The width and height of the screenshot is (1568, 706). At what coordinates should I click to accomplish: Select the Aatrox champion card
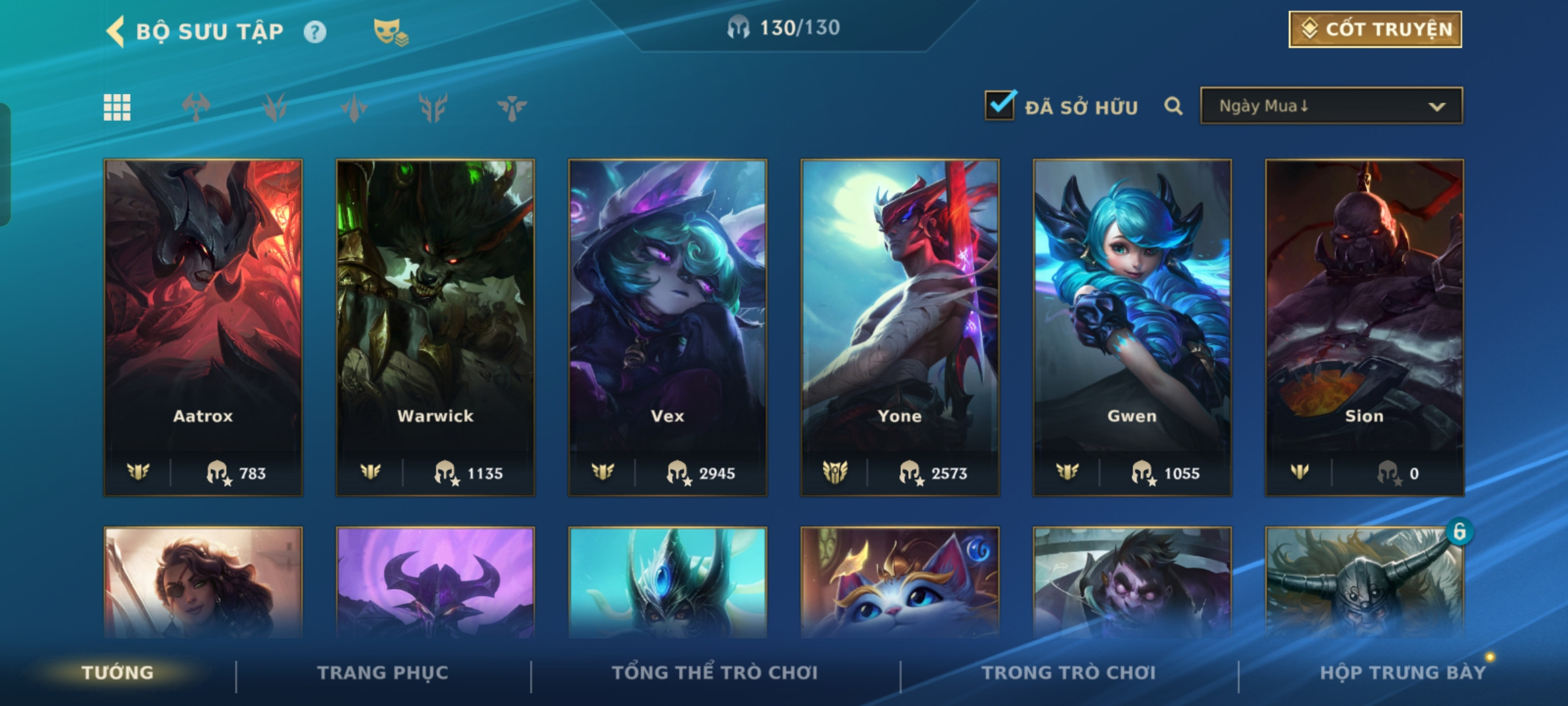coord(203,327)
